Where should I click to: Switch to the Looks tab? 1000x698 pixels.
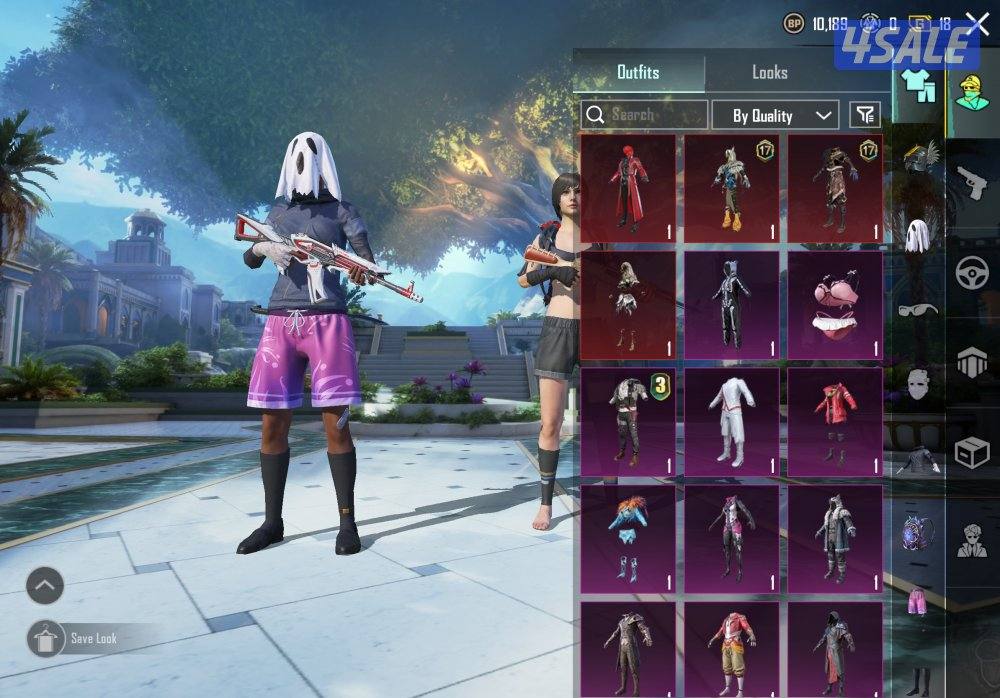pyautogui.click(x=769, y=73)
